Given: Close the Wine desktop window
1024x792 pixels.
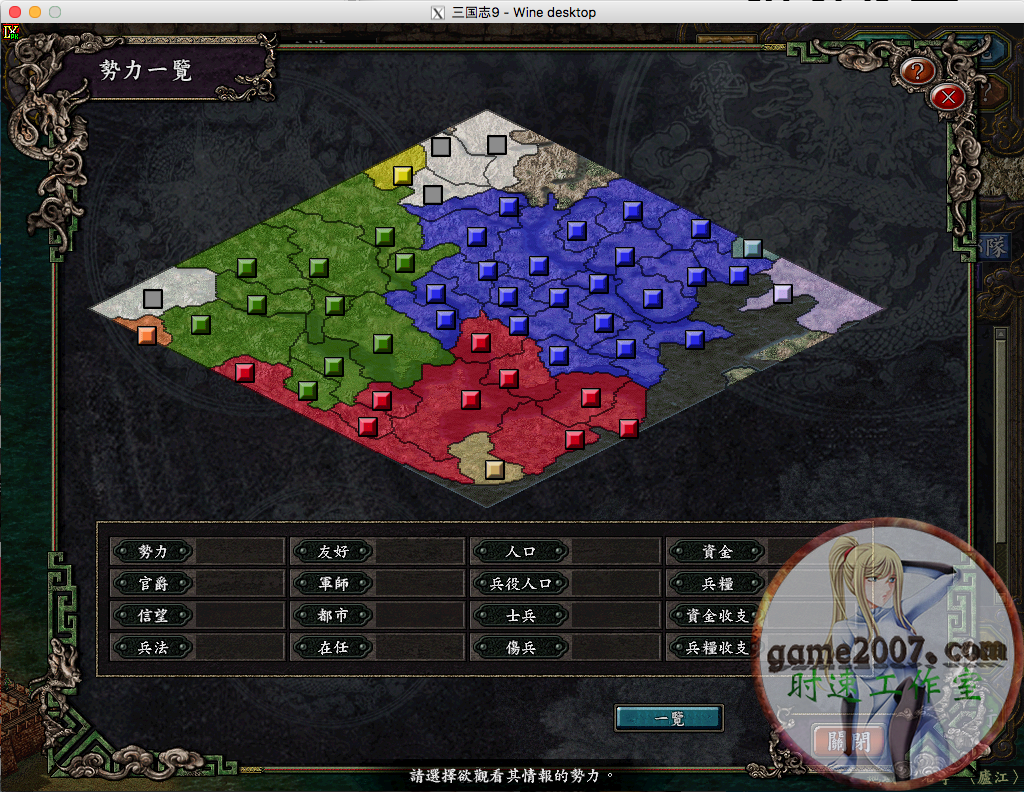Looking at the screenshot, I should coord(14,12).
